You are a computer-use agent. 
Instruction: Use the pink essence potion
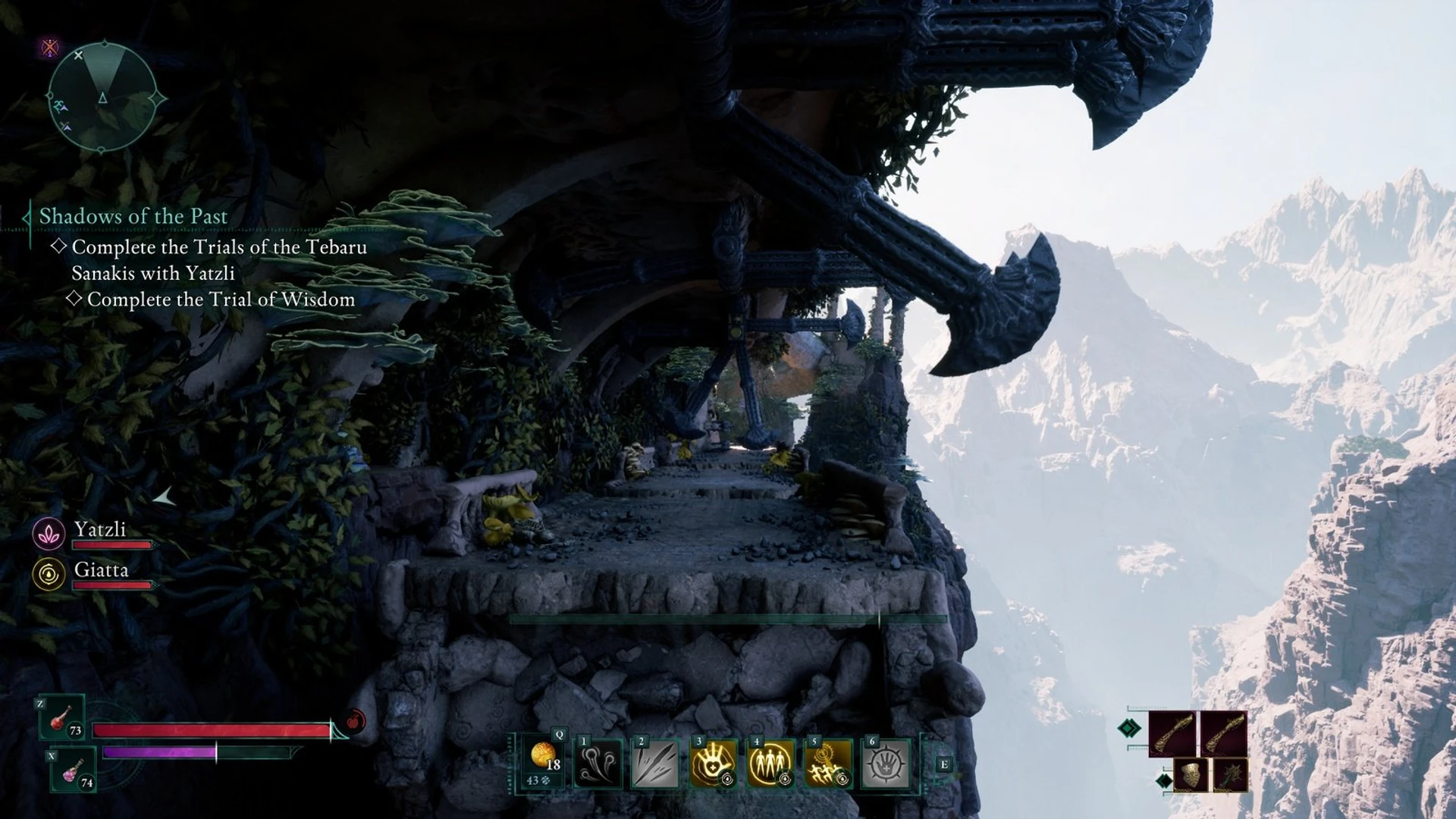(x=74, y=770)
